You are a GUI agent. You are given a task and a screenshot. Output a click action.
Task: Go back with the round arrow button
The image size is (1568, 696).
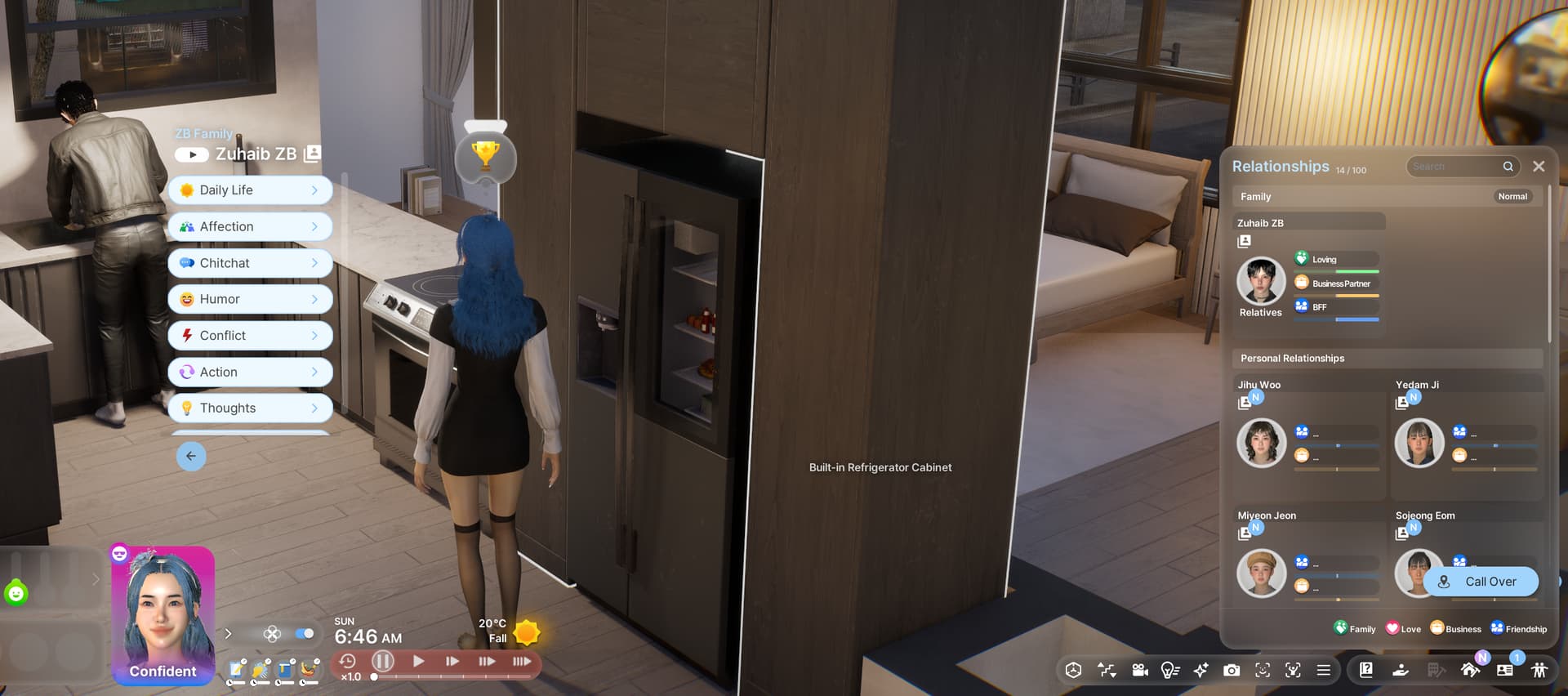(191, 456)
